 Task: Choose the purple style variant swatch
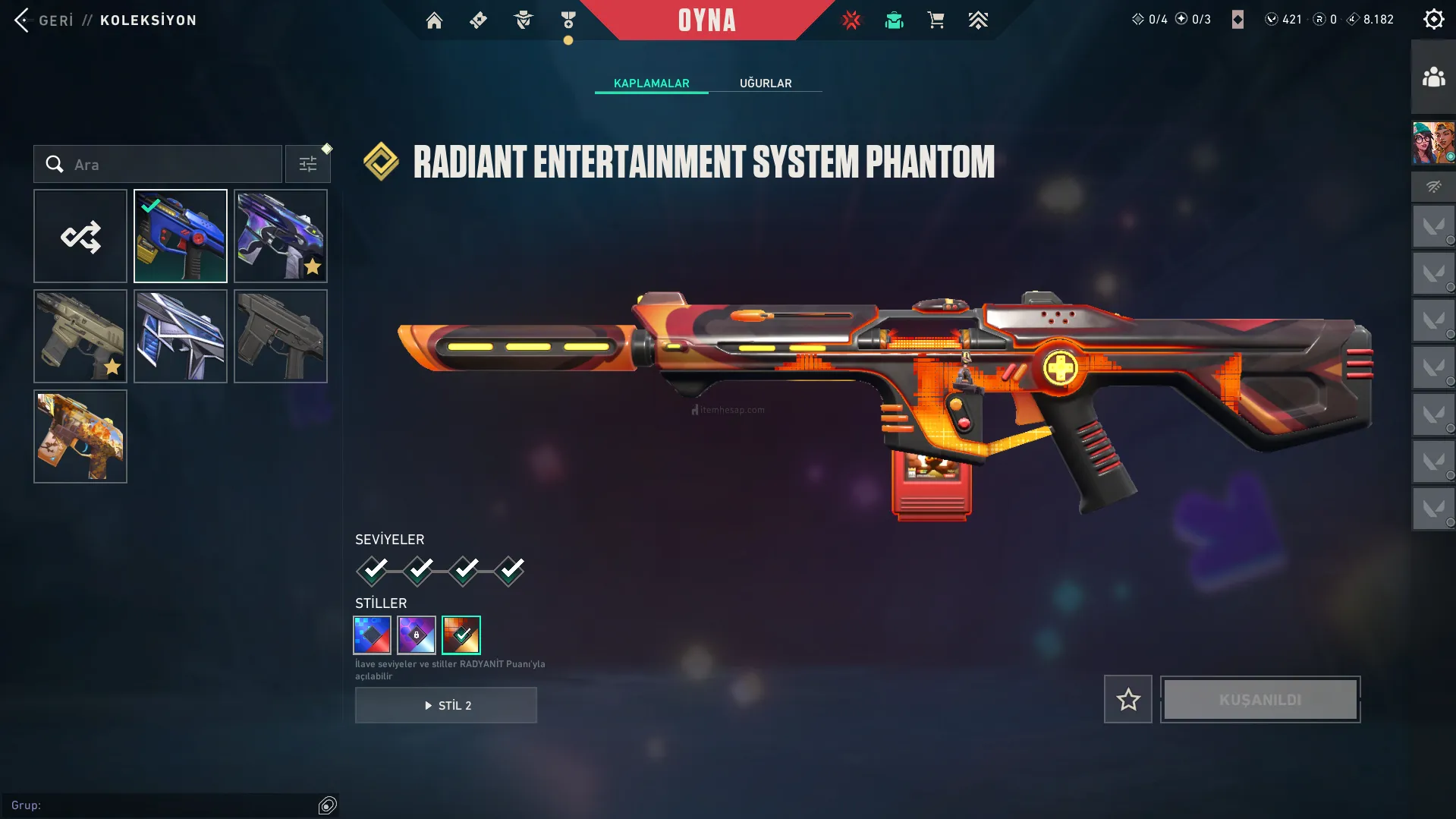(x=417, y=635)
